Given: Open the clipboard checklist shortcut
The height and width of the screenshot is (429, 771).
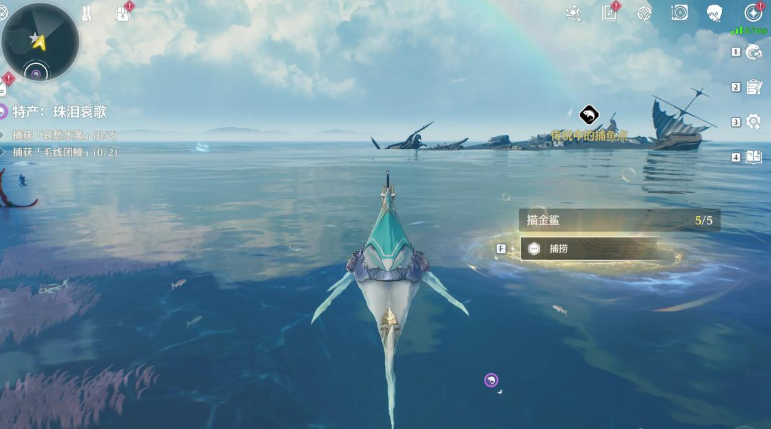Looking at the screenshot, I should click(x=753, y=87).
